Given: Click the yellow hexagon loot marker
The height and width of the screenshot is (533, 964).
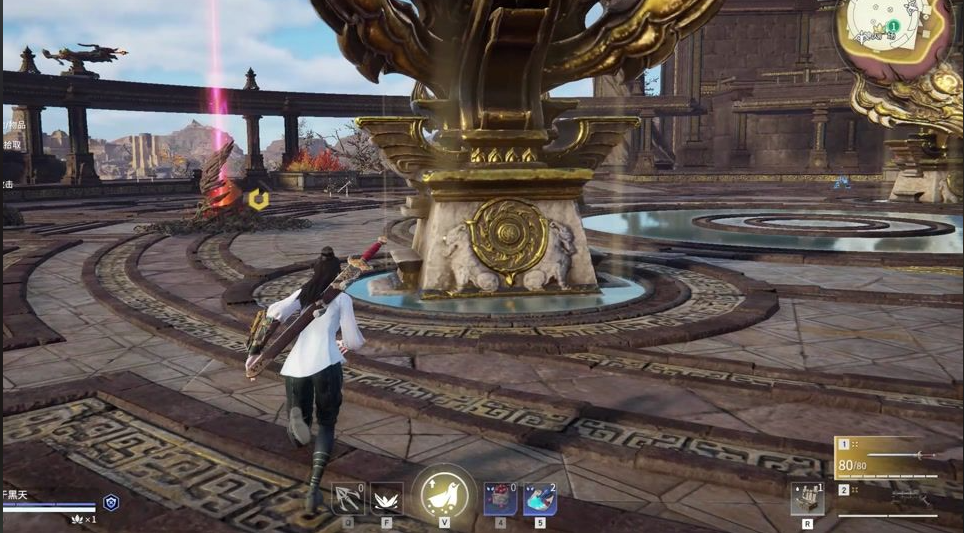Looking at the screenshot, I should click(x=258, y=200).
